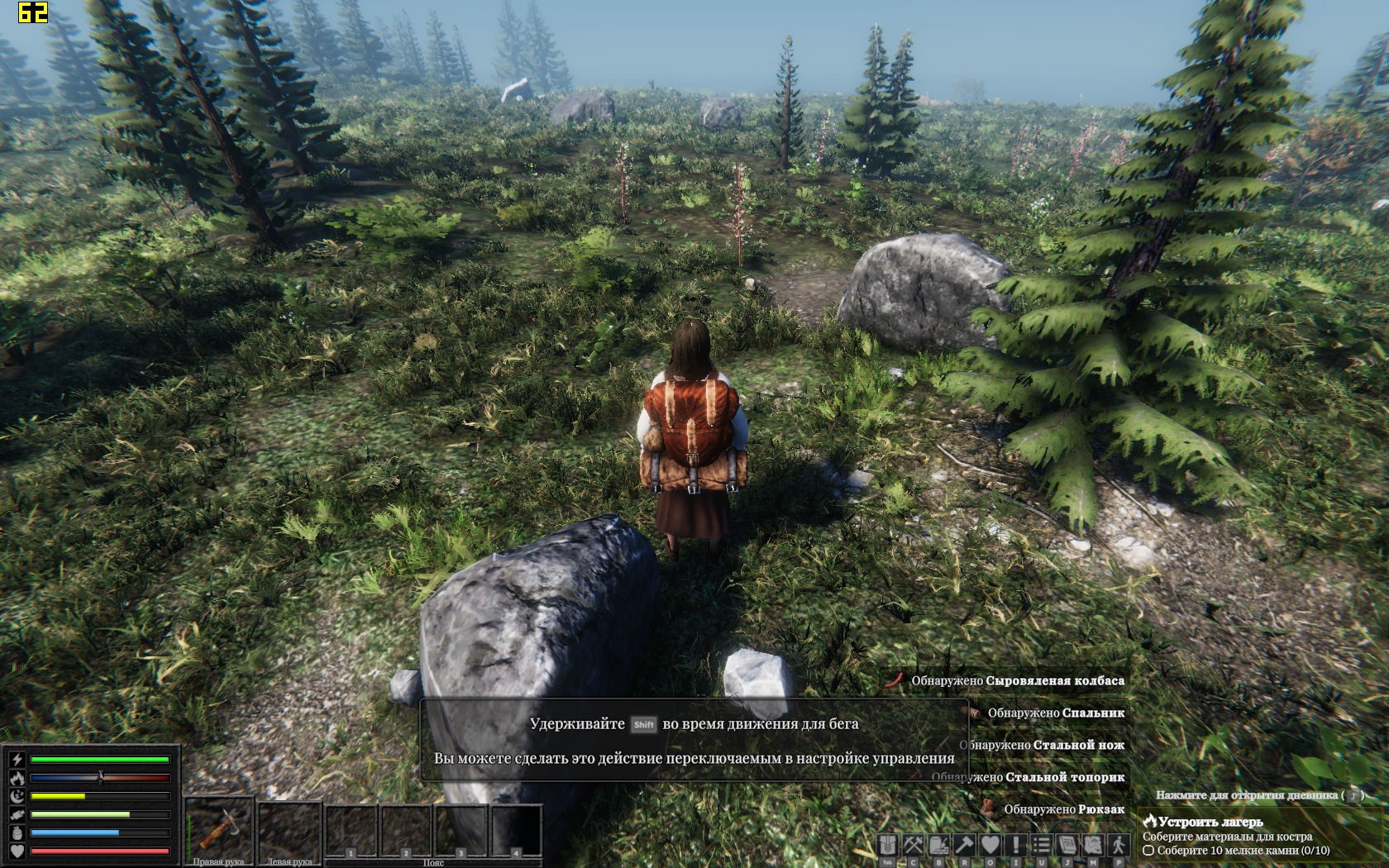The image size is (1389, 868).
Task: Select the steel hatchet in right-hand slot
Action: [x=218, y=829]
